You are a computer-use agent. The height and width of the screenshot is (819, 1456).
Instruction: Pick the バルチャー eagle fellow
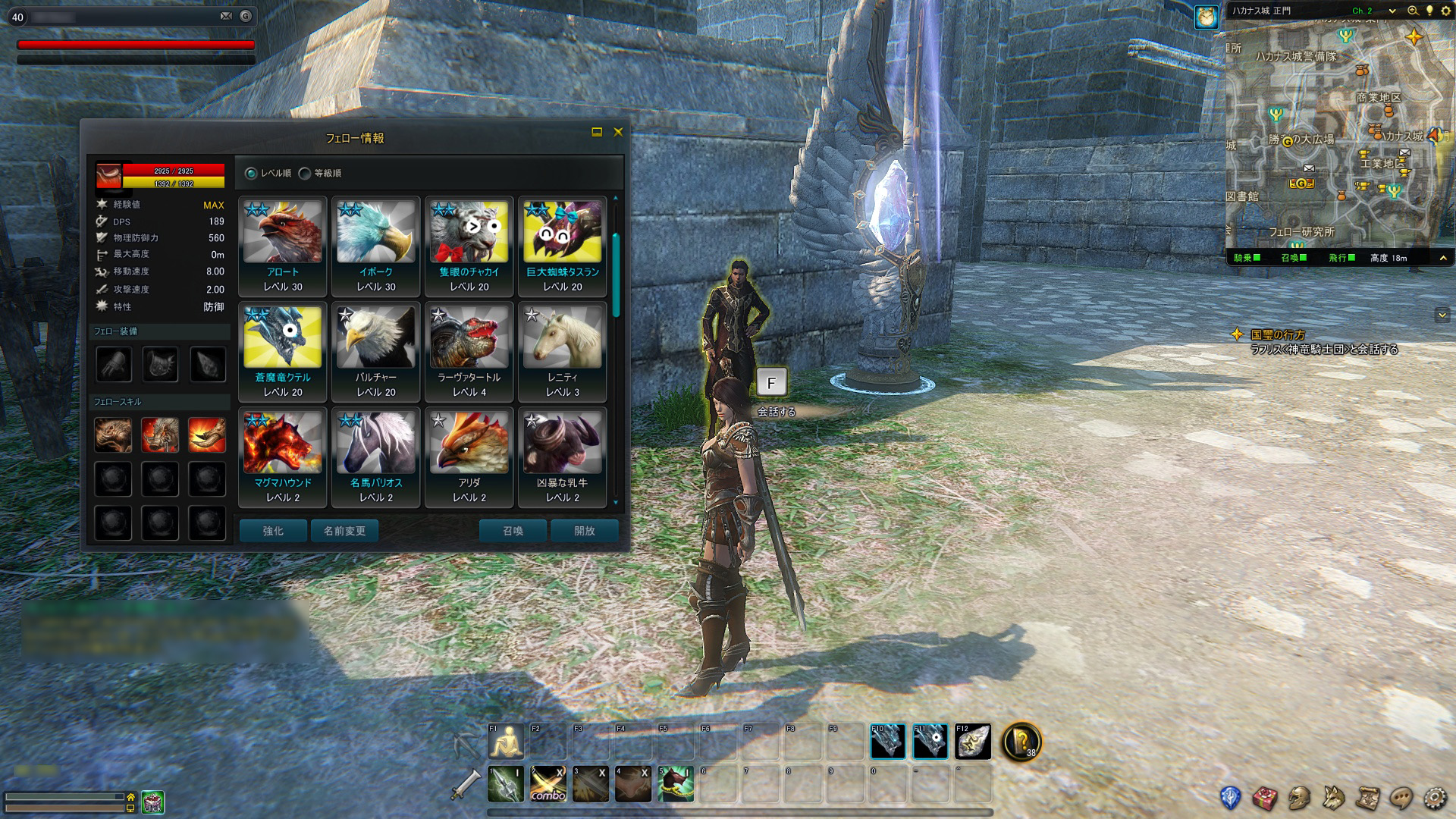(376, 351)
